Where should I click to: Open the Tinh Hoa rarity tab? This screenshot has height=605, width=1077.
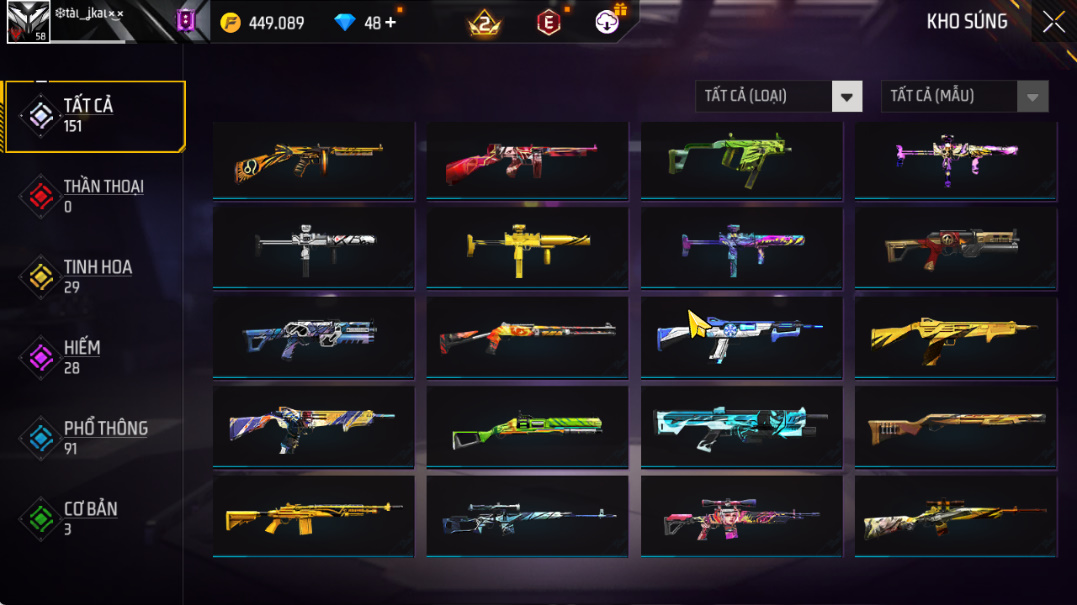(95, 277)
